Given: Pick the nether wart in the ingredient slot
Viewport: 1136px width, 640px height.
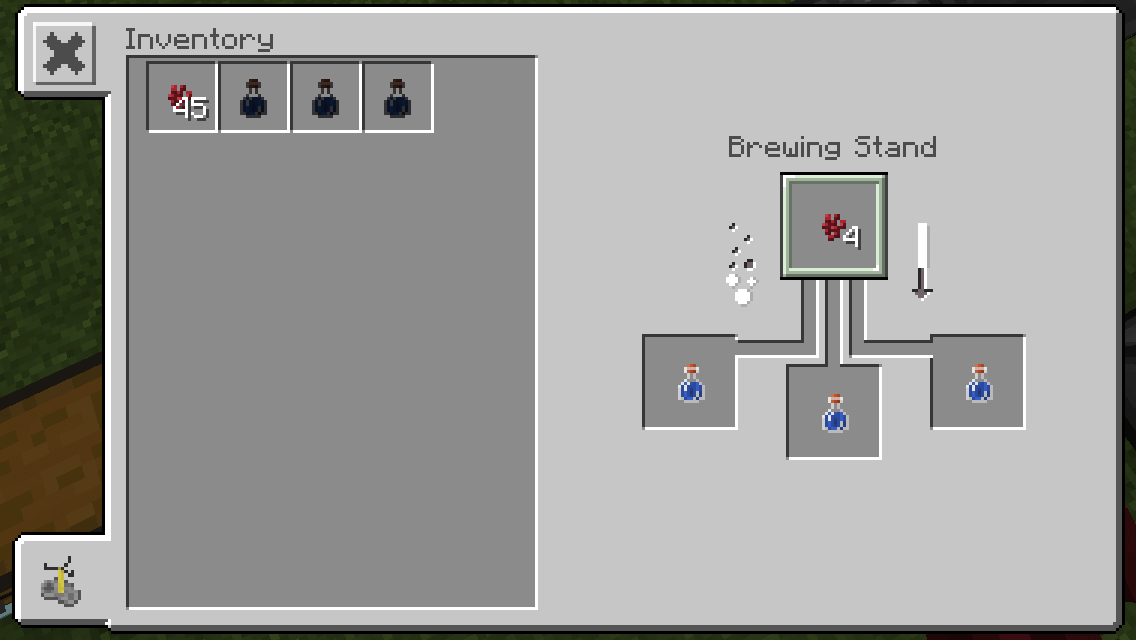Looking at the screenshot, I should [834, 227].
